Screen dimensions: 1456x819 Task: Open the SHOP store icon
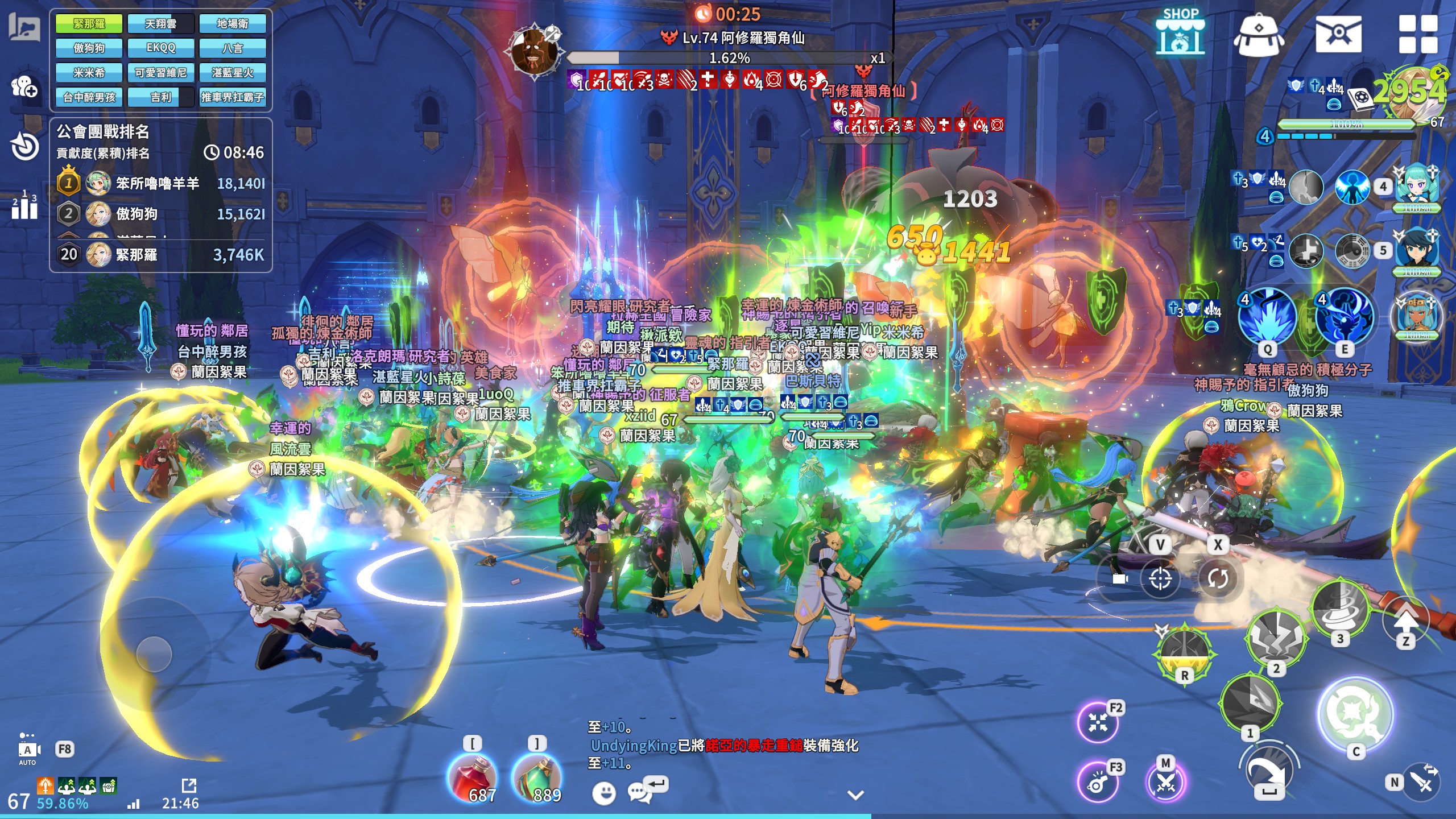point(1180,33)
